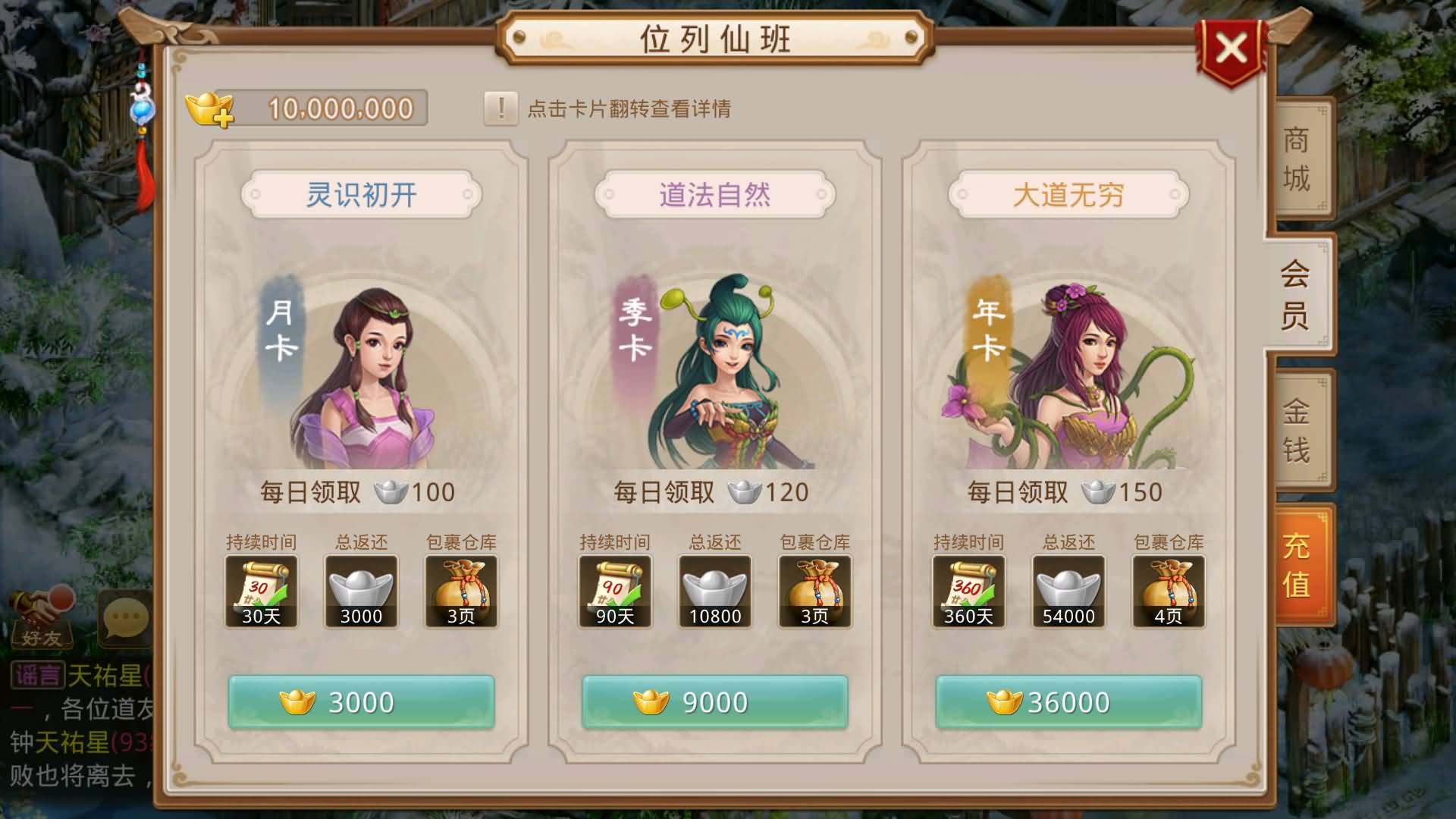Open the chat bubble icon
The width and height of the screenshot is (1456, 819).
click(x=125, y=618)
